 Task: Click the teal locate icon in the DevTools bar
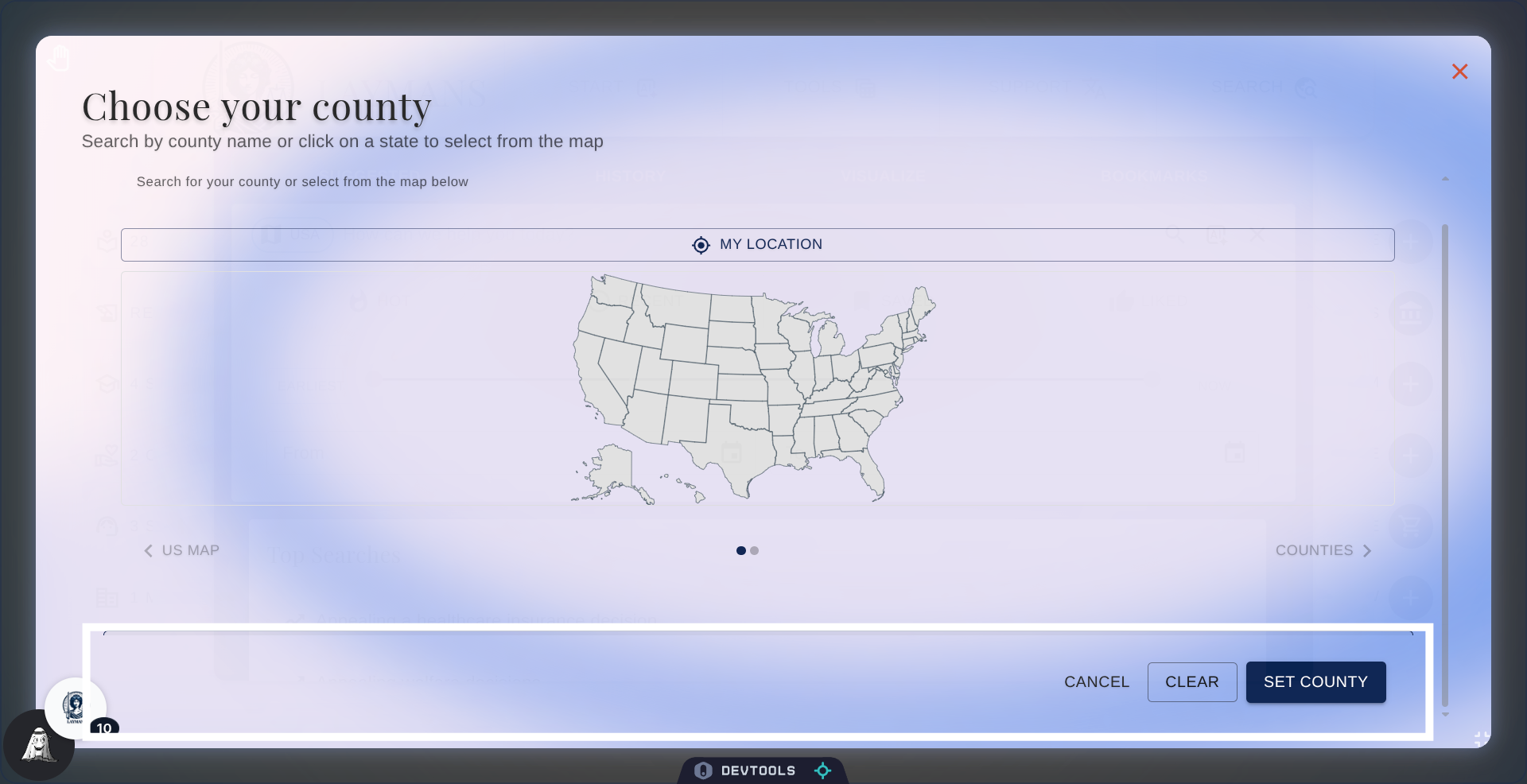pyautogui.click(x=822, y=770)
